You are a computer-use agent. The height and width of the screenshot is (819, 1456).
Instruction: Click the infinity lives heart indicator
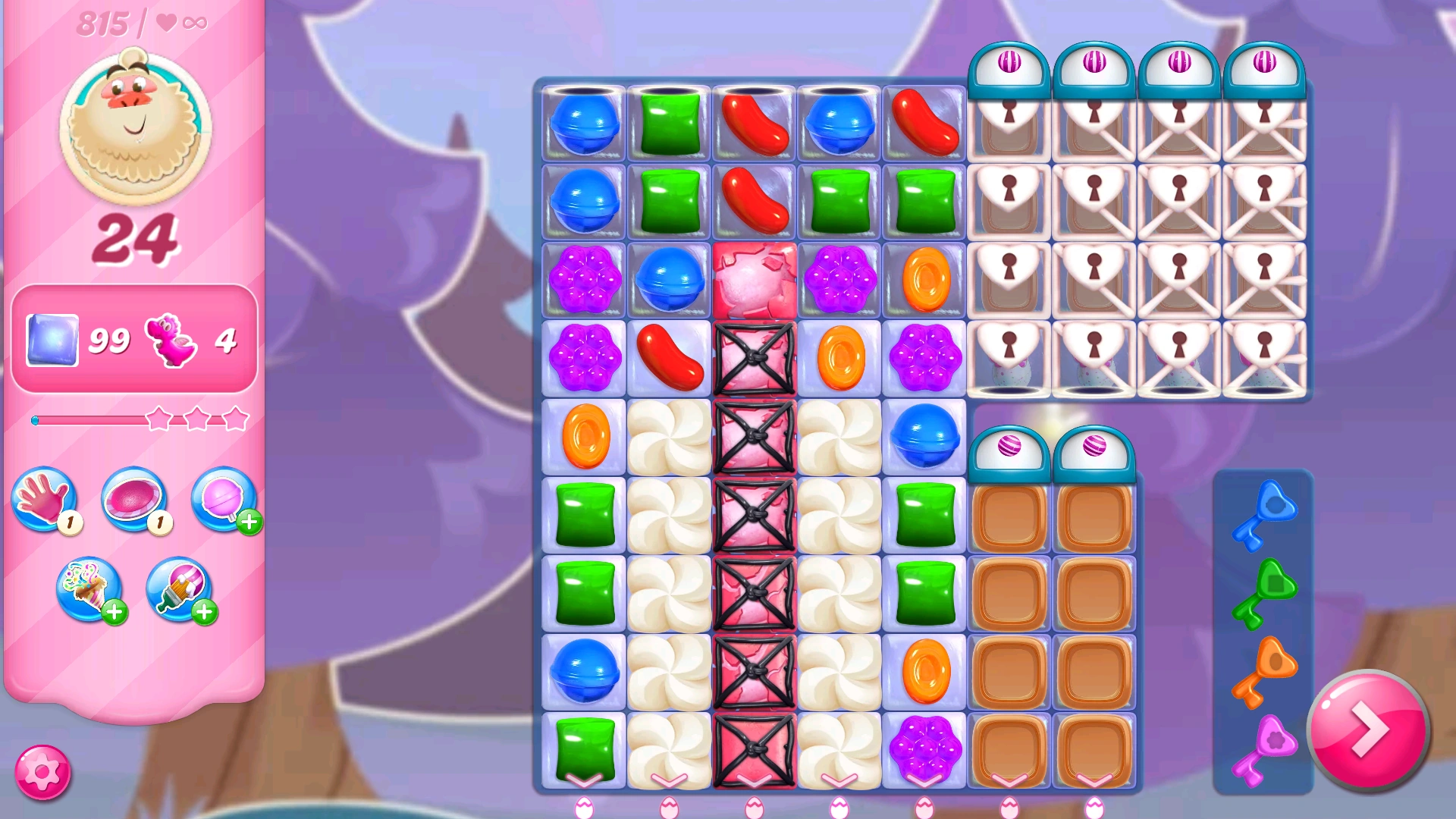(180, 23)
